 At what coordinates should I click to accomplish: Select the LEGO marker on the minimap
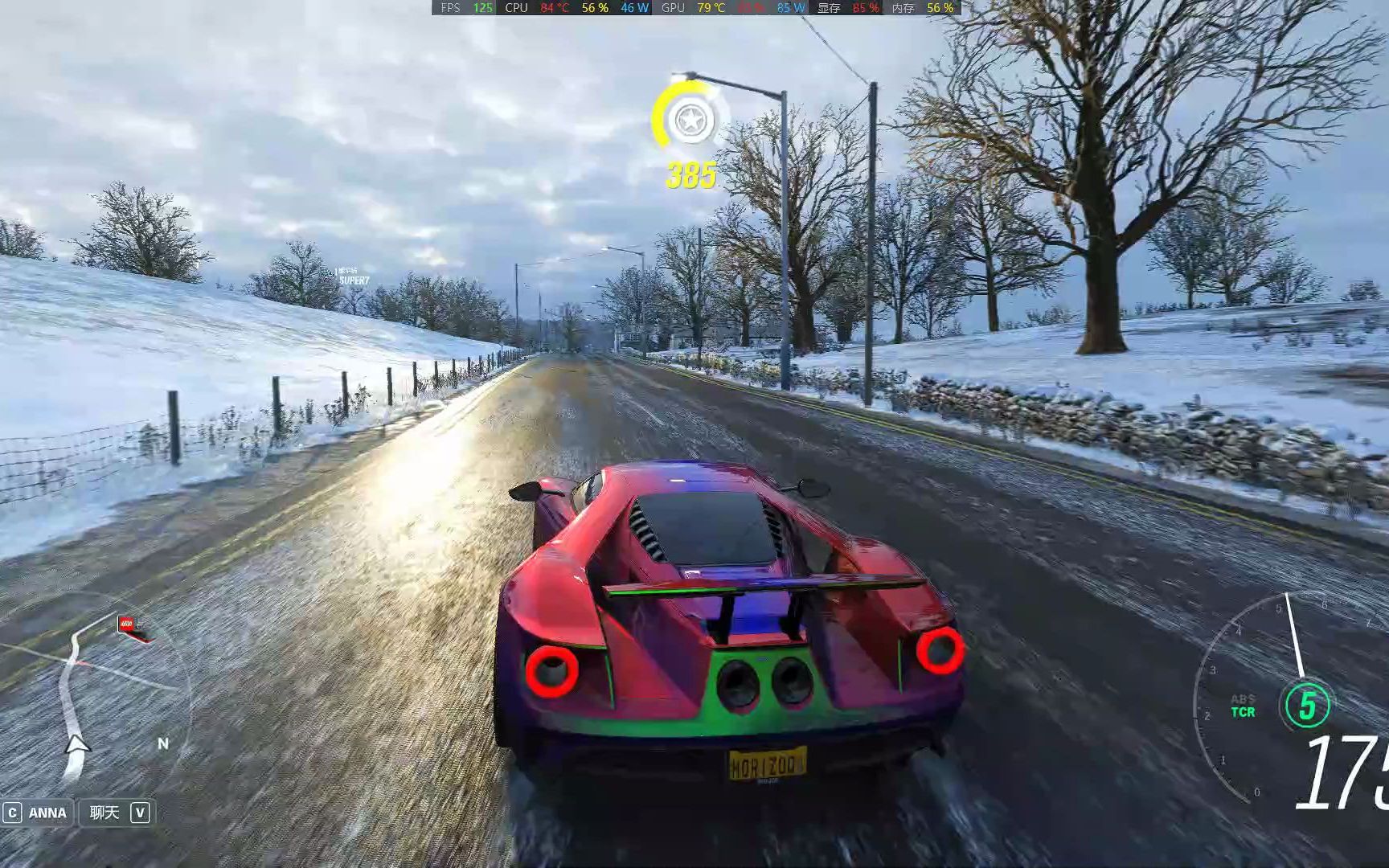click(127, 623)
